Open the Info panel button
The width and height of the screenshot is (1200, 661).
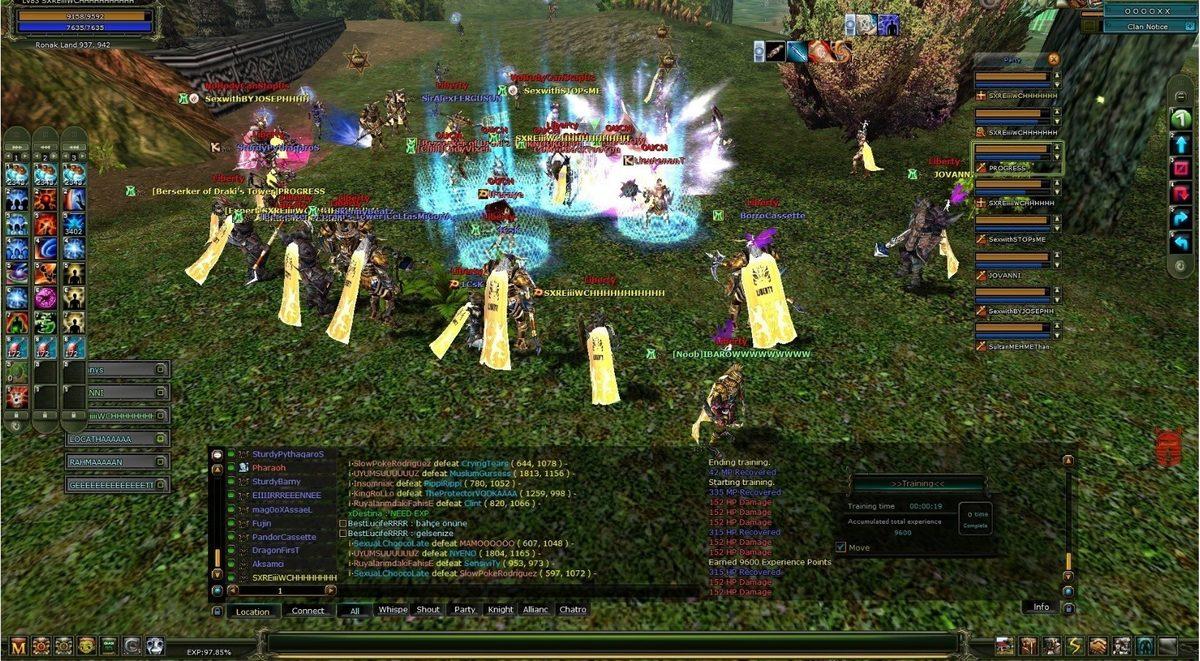tap(1040, 606)
